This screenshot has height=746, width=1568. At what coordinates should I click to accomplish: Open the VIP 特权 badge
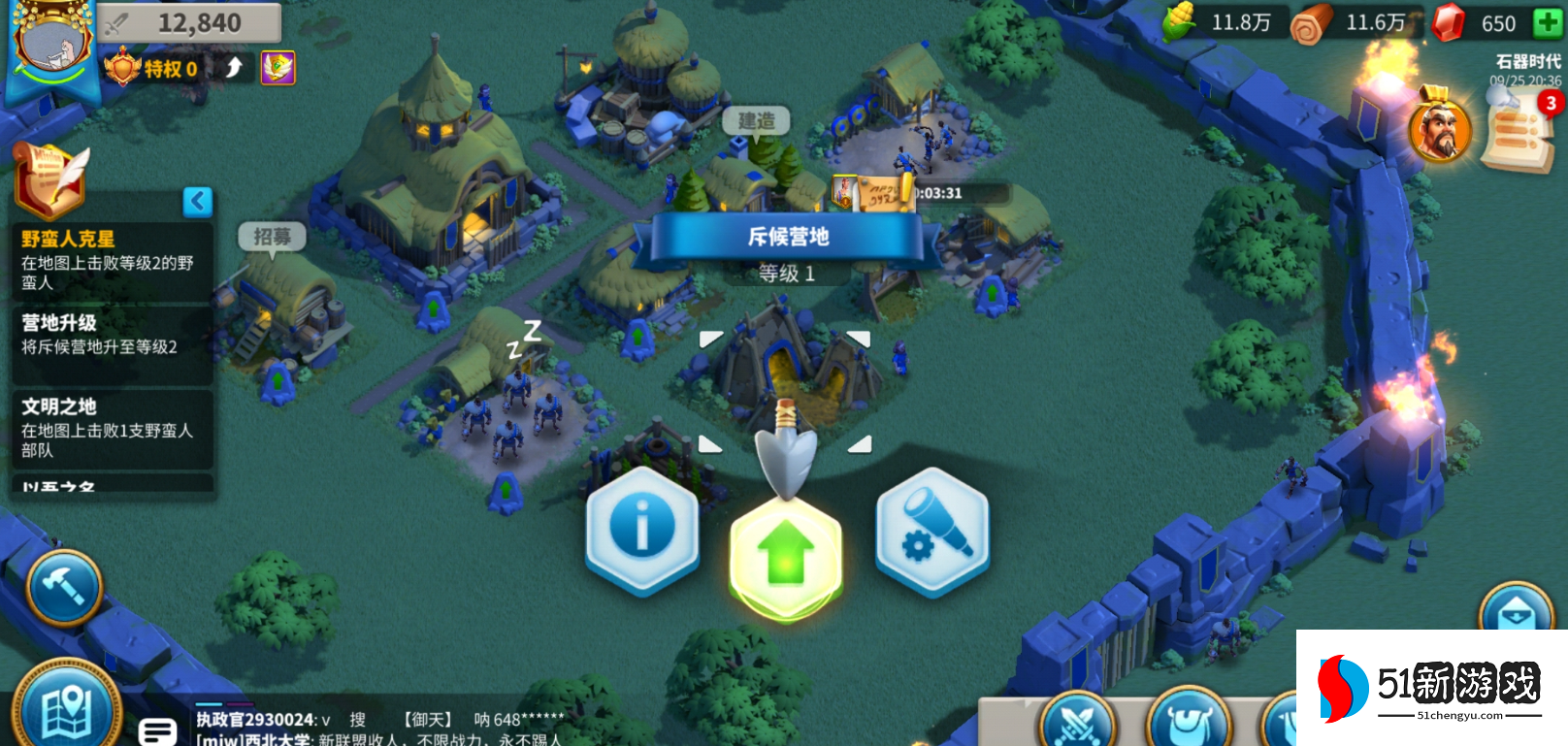[x=152, y=68]
